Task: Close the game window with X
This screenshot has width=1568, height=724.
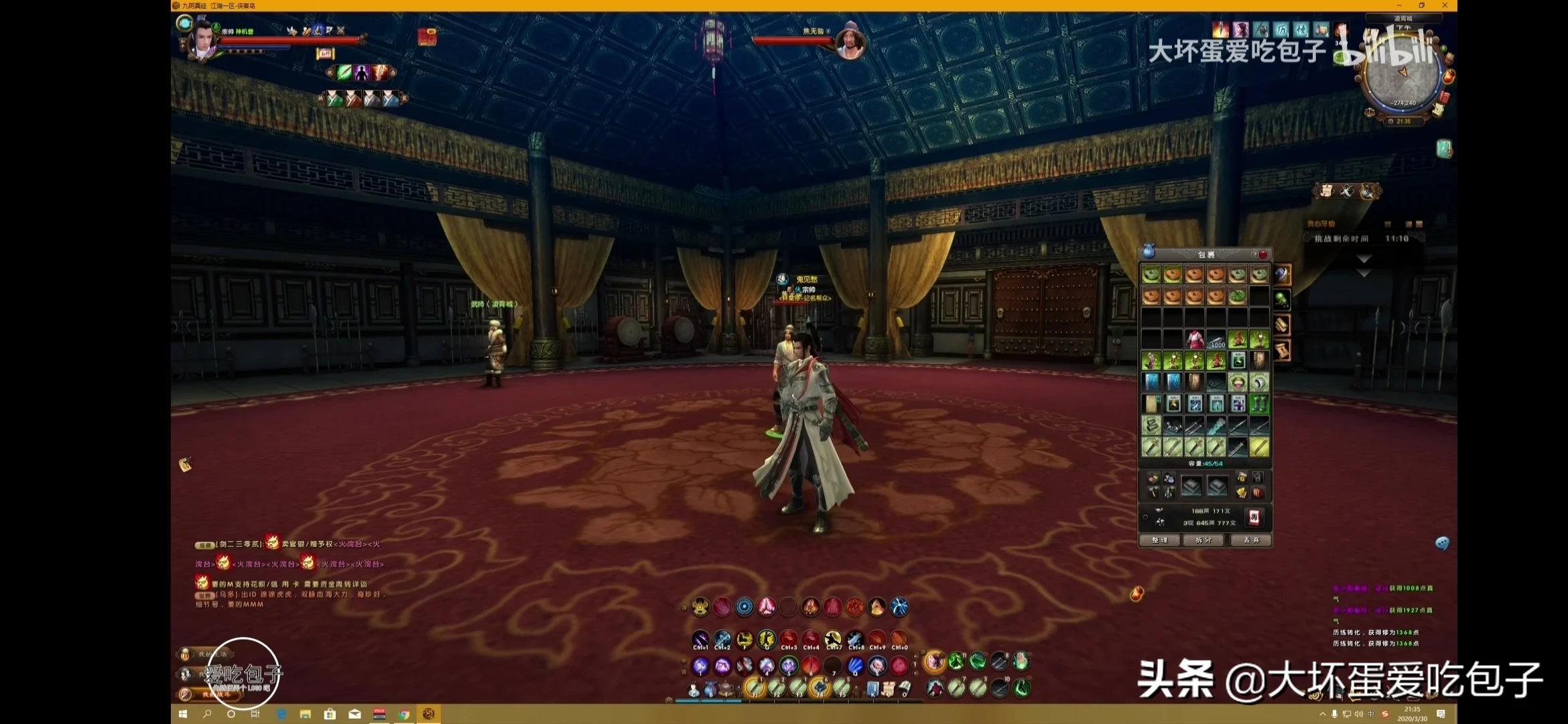Action: point(1445,5)
